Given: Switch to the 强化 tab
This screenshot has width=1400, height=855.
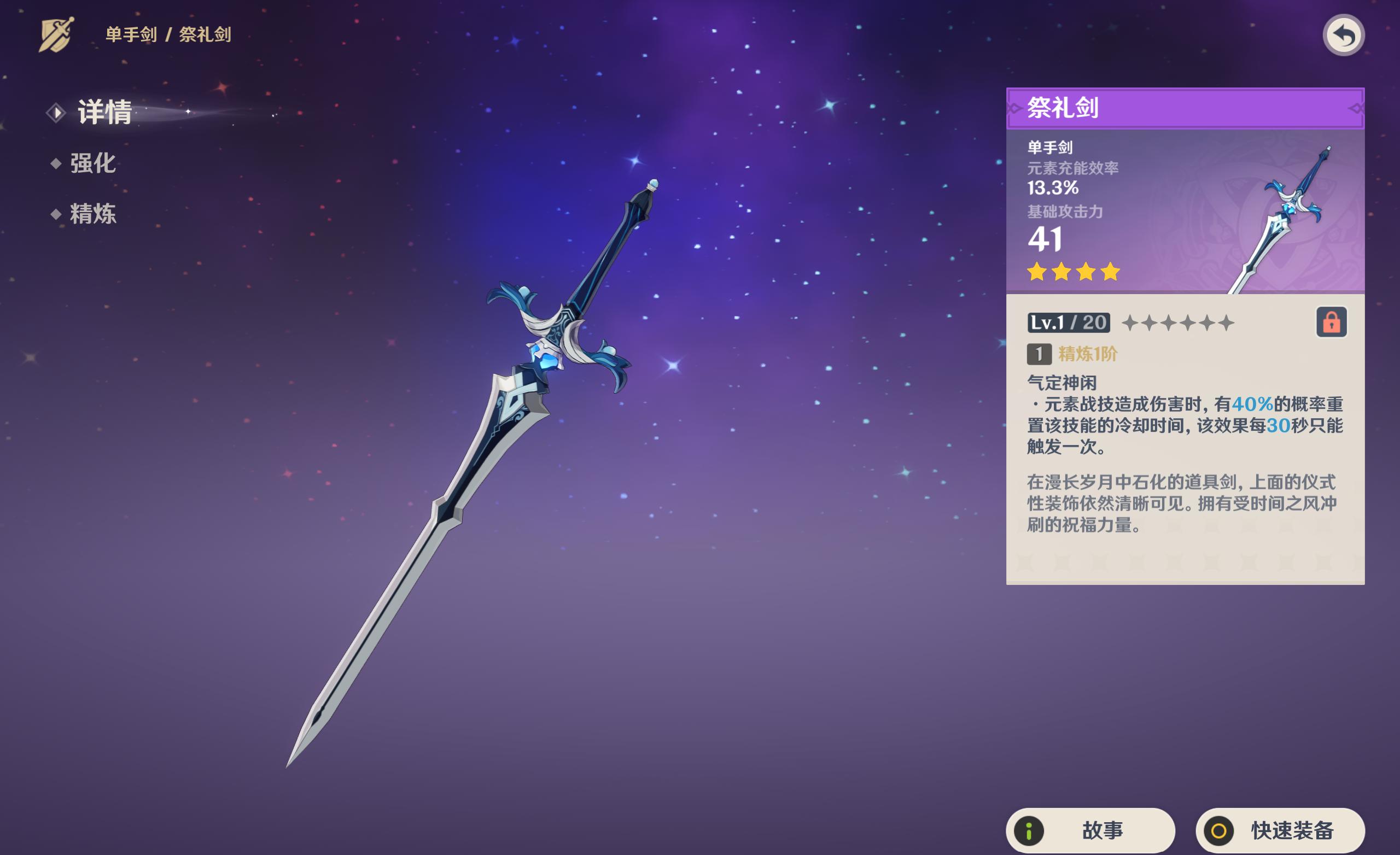Looking at the screenshot, I should (x=94, y=164).
